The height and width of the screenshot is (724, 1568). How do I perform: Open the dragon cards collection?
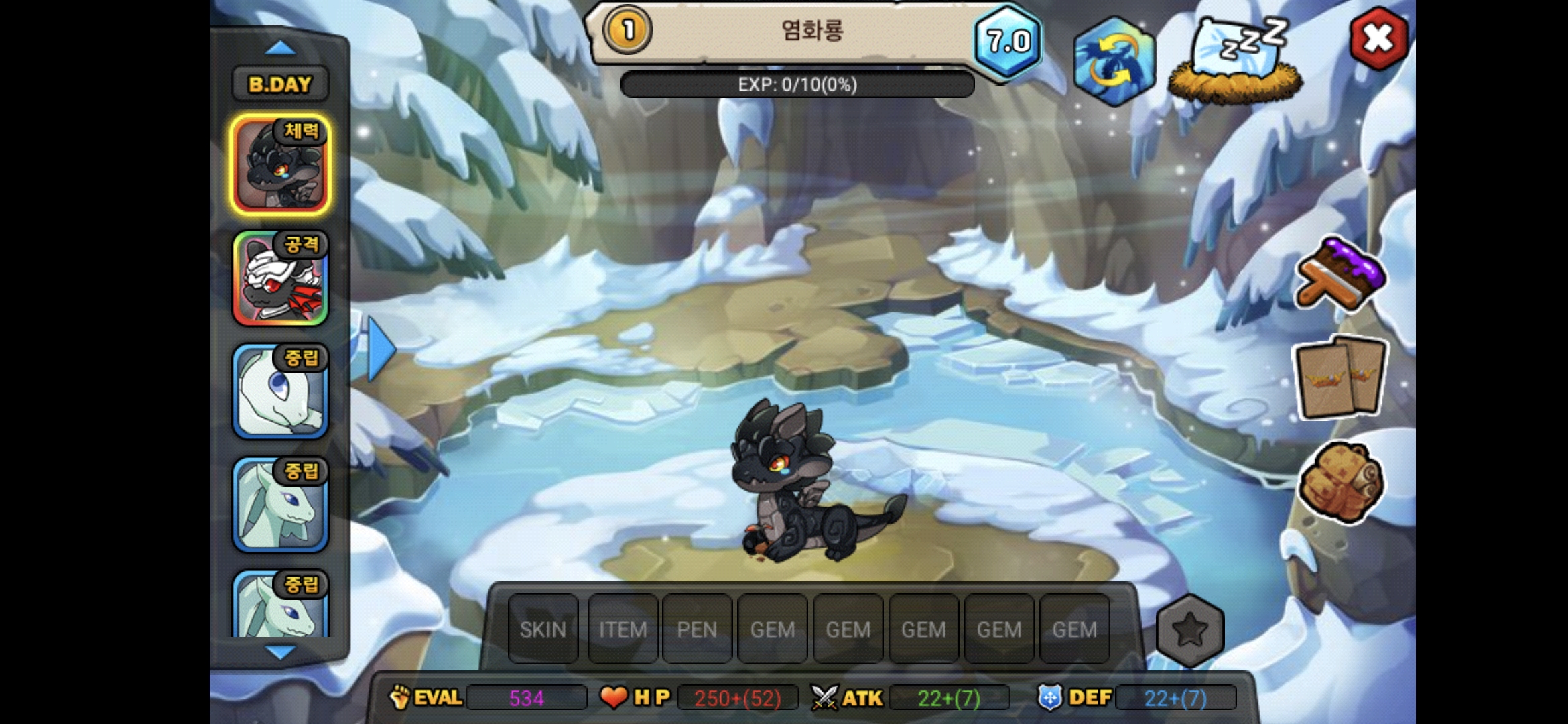point(1340,379)
